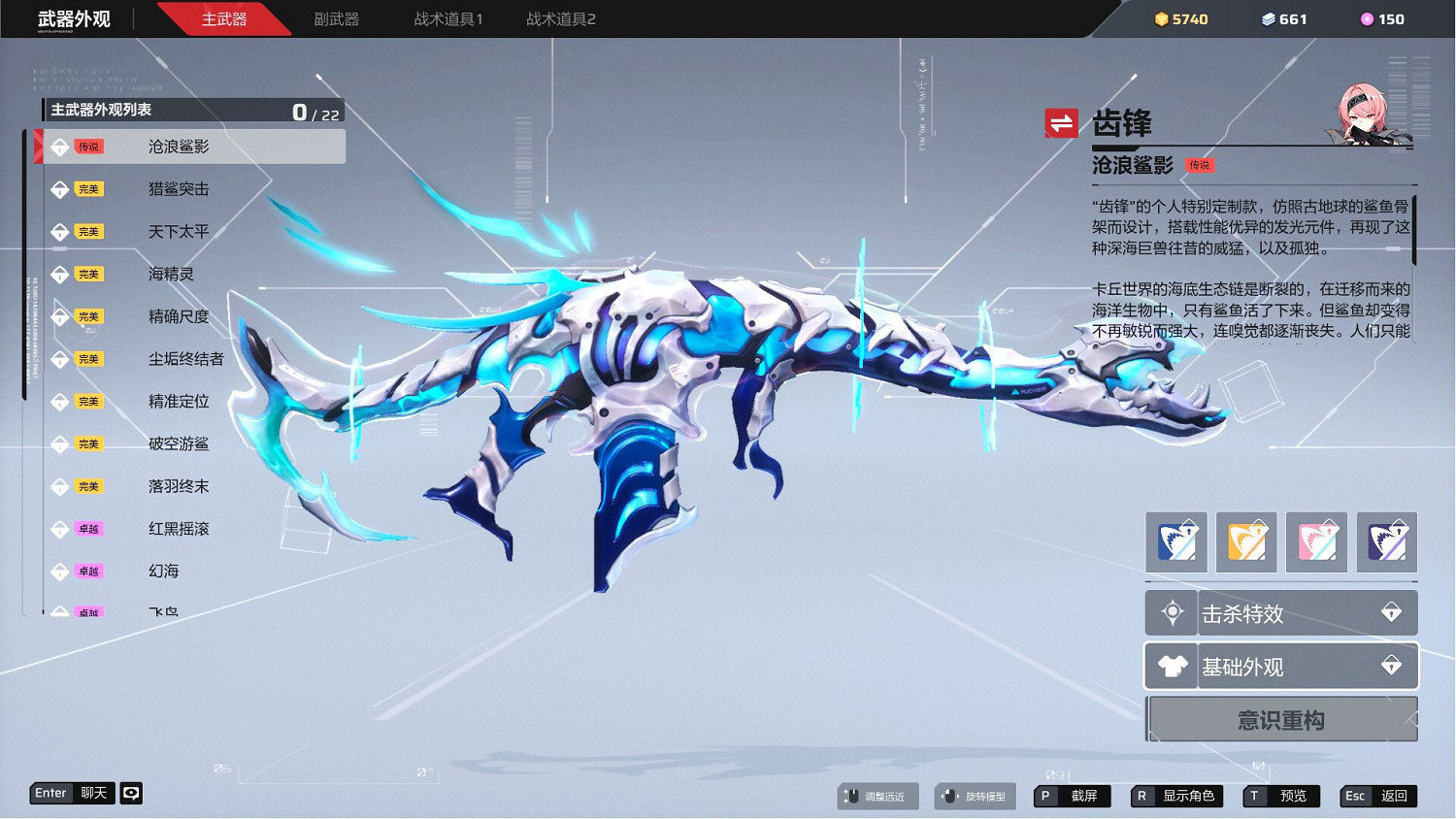The width and height of the screenshot is (1456, 819).
Task: Click the red swap arrows icon beside 齿锋
Action: (1062, 122)
